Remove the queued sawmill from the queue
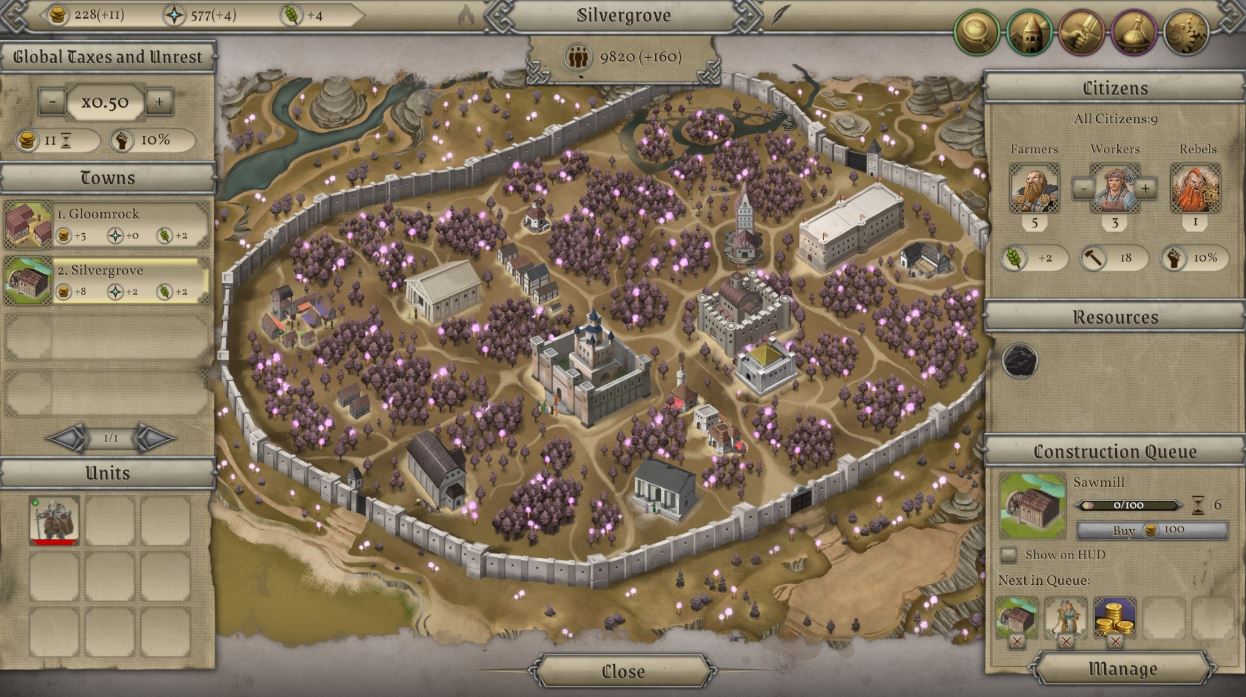 click(x=1017, y=641)
